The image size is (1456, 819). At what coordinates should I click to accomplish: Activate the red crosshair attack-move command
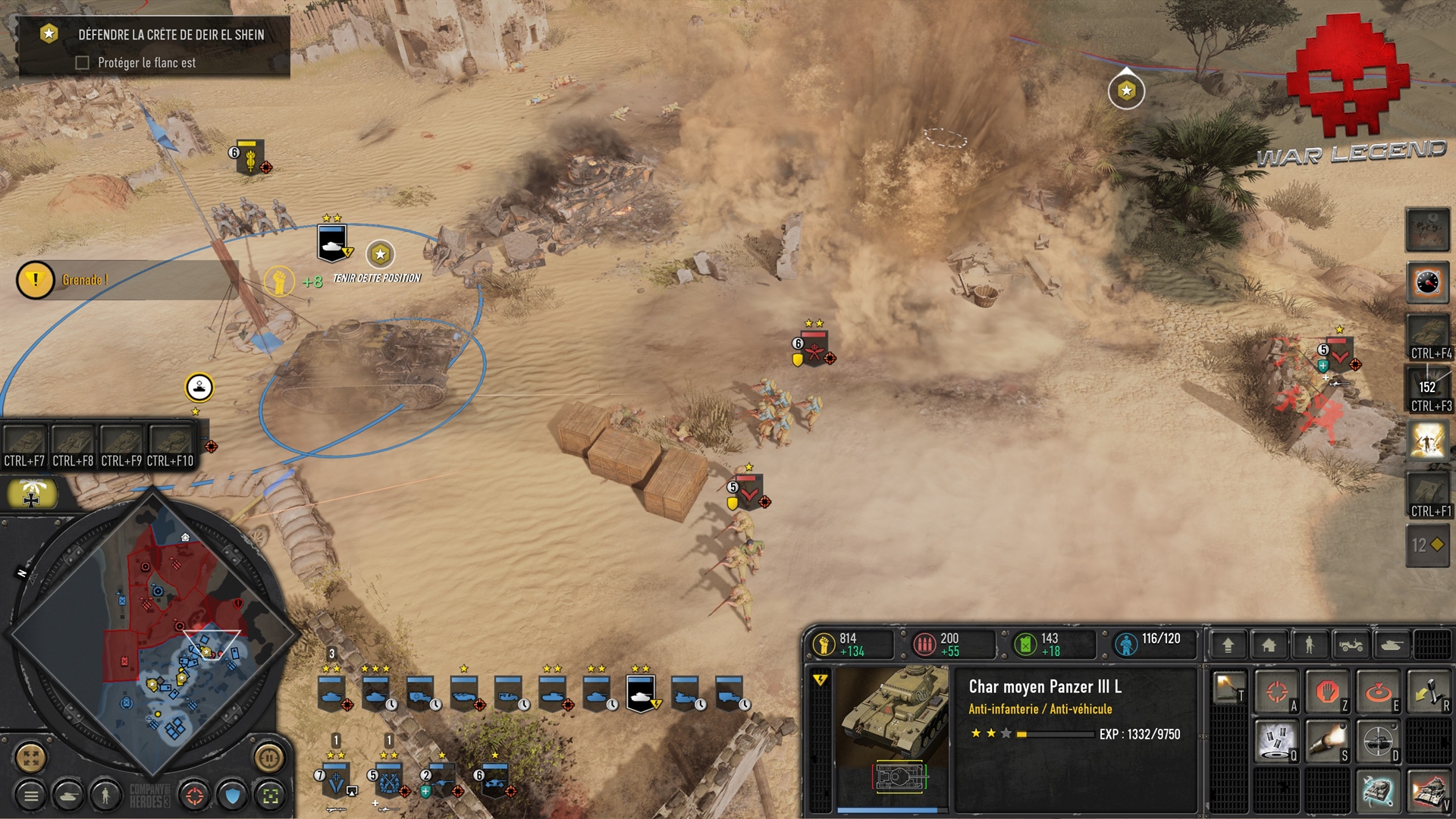click(x=1277, y=692)
